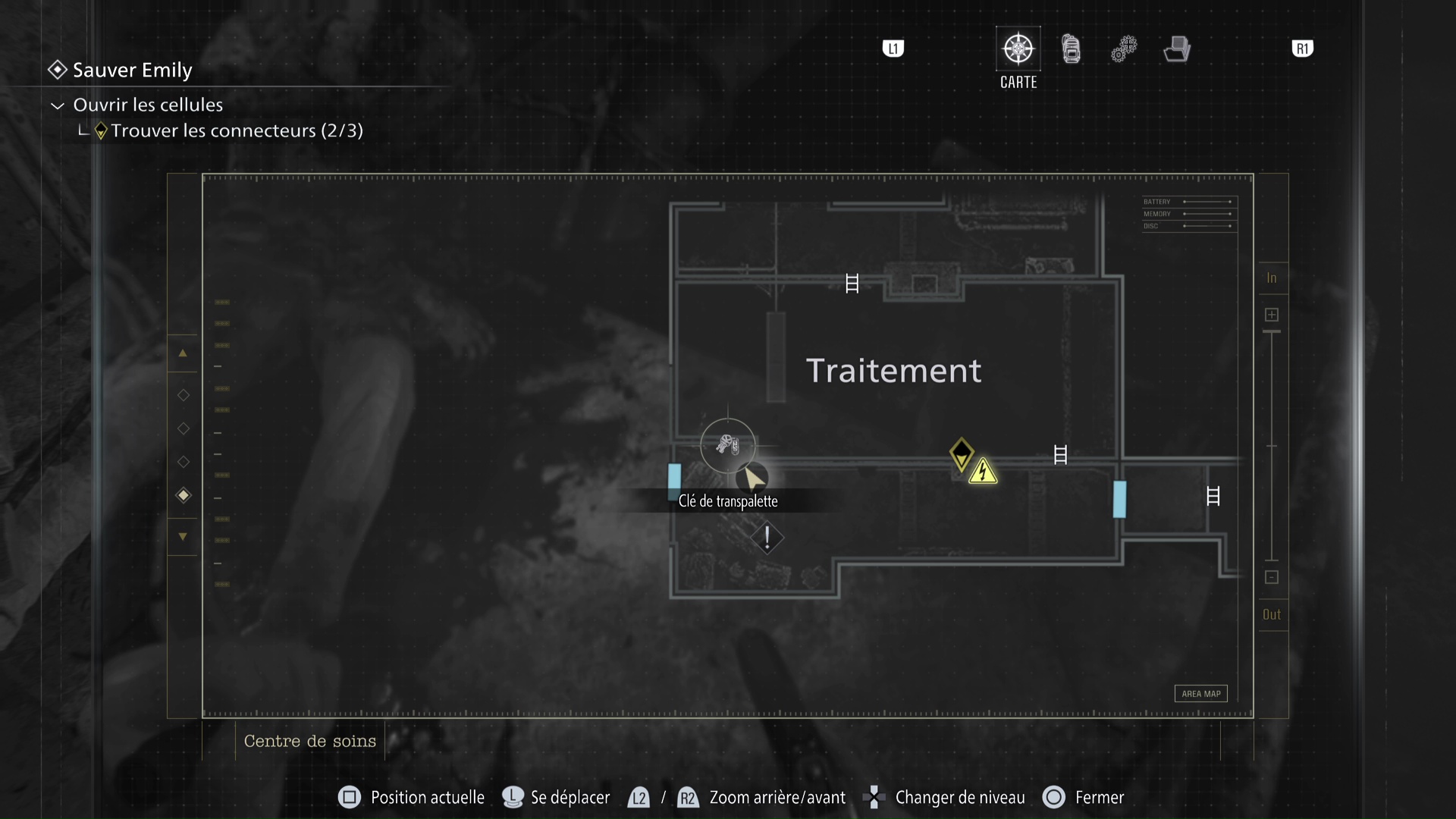Click the Trouver les connecteurs sub-objective
This screenshot has height=819, width=1456.
coord(237,130)
